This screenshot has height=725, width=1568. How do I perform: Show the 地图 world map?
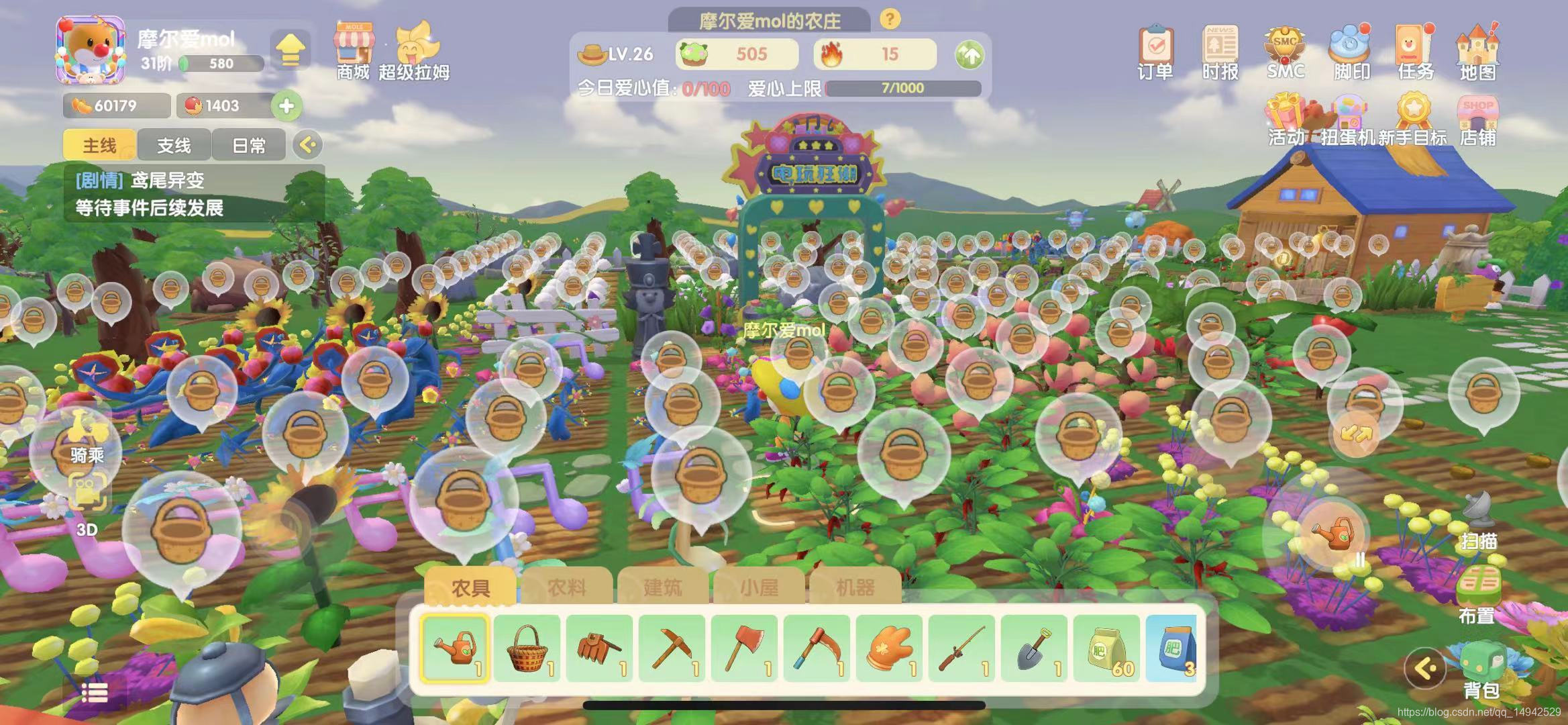(x=1478, y=52)
